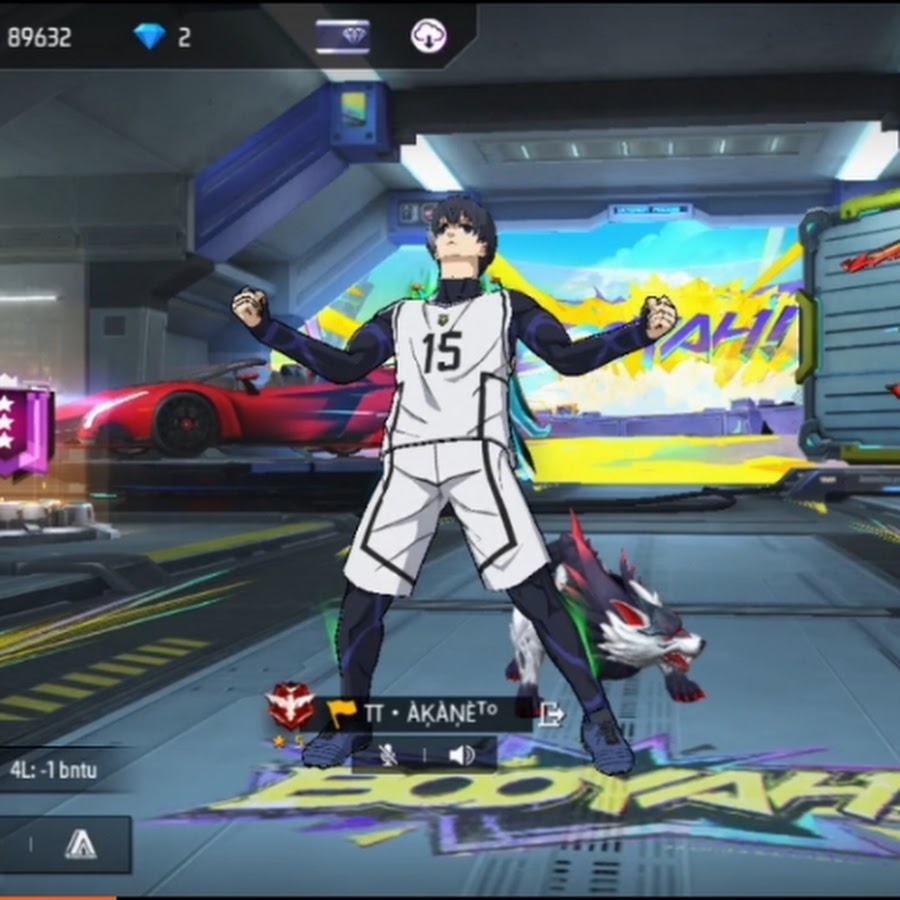This screenshot has width=900, height=900.
Task: Tap the blue diamond currency icon
Action: point(150,37)
